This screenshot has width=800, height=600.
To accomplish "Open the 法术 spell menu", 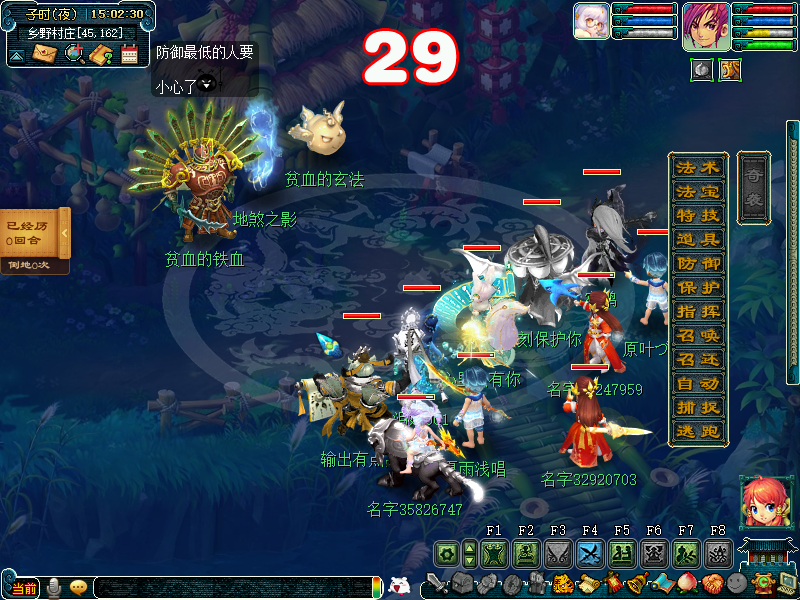I will [x=697, y=168].
